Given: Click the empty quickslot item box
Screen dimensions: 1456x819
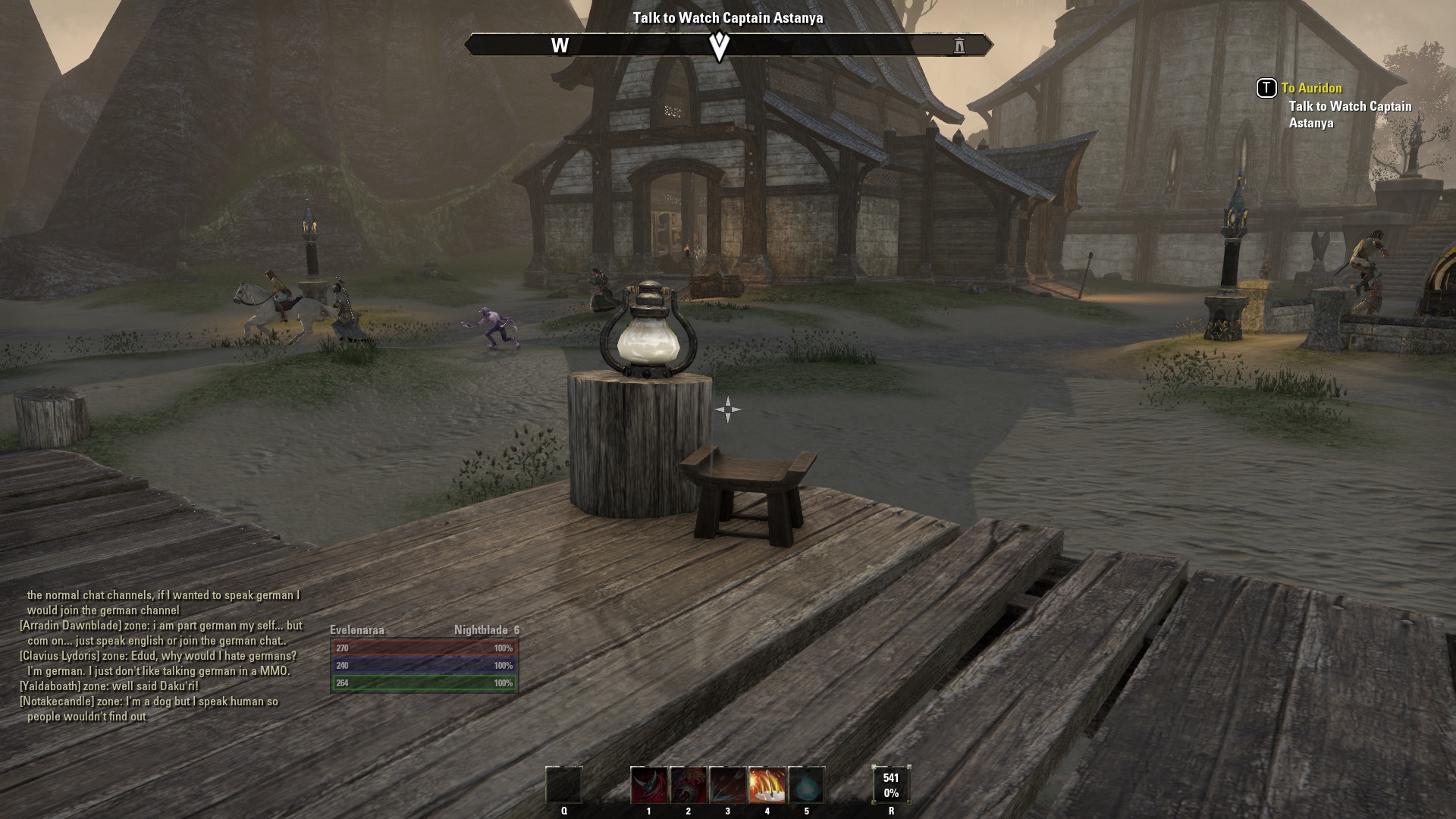Looking at the screenshot, I should 564,785.
